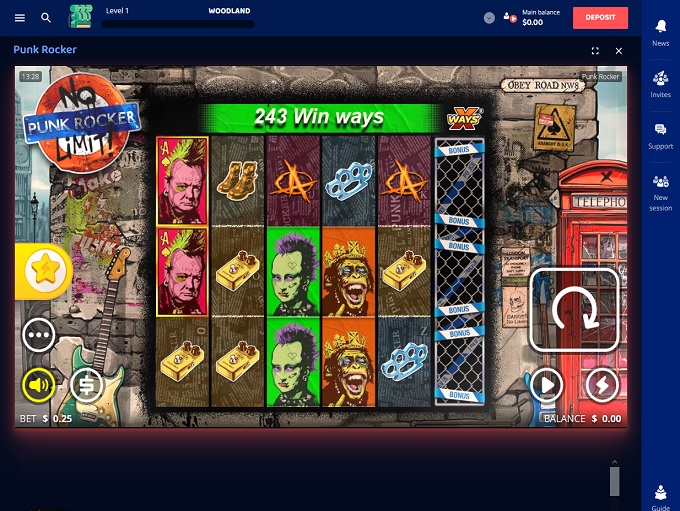Viewport: 680px width, 511px height.
Task: Close the Punk Rocker game window
Action: coord(619,50)
